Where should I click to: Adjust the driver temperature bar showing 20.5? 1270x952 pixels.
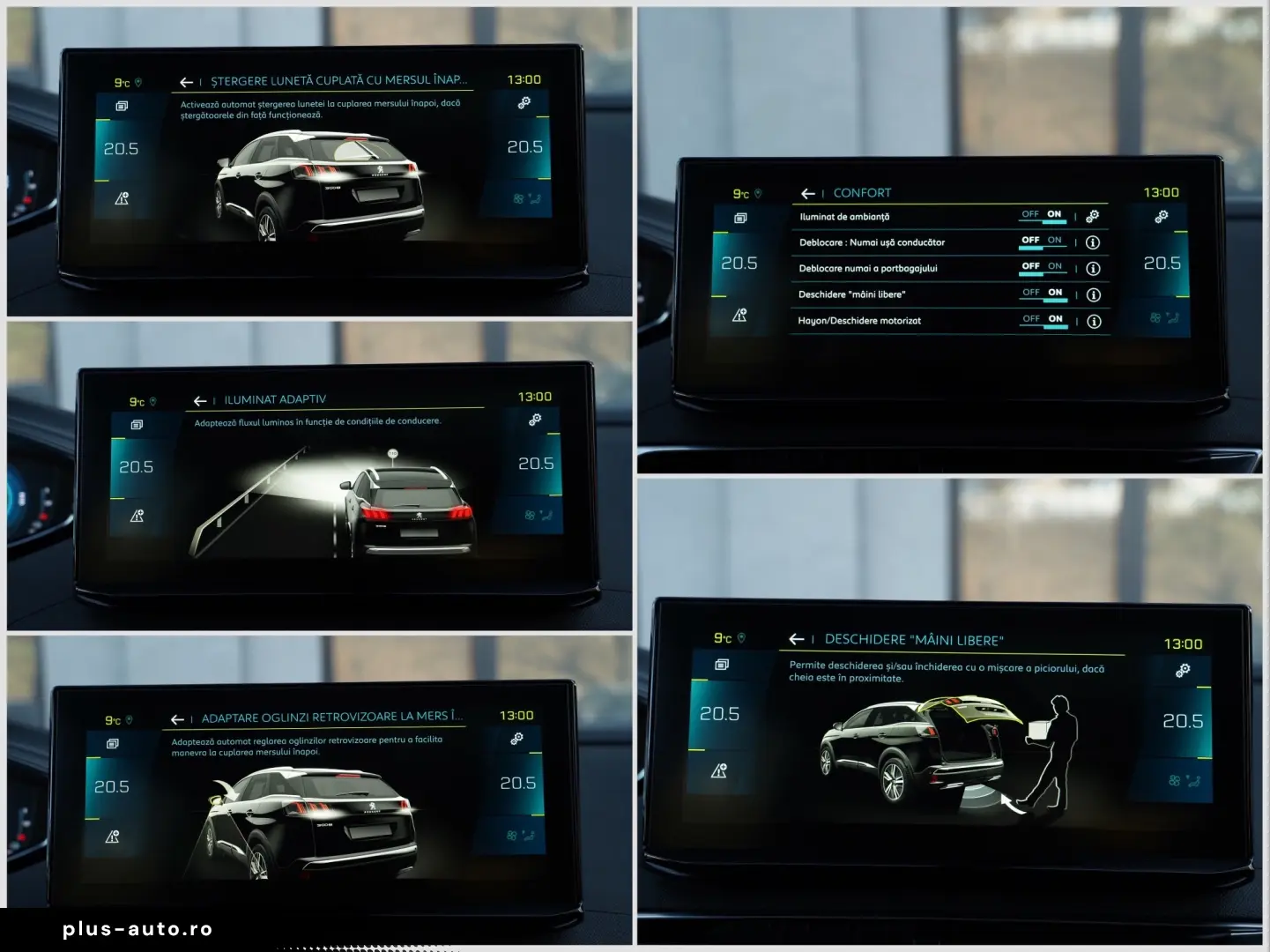coord(741,263)
